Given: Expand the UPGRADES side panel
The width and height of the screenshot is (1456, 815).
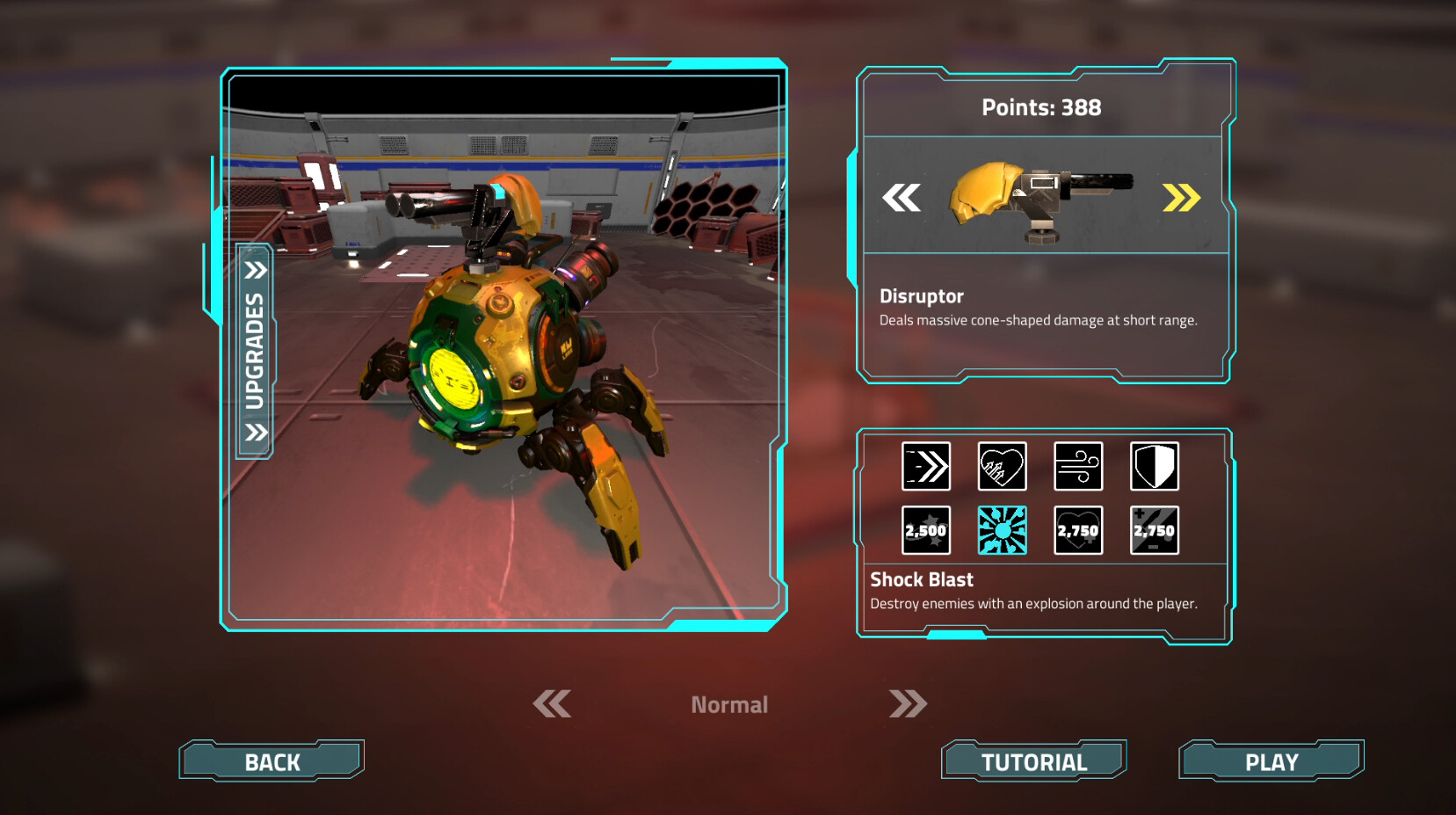Looking at the screenshot, I should [255, 350].
